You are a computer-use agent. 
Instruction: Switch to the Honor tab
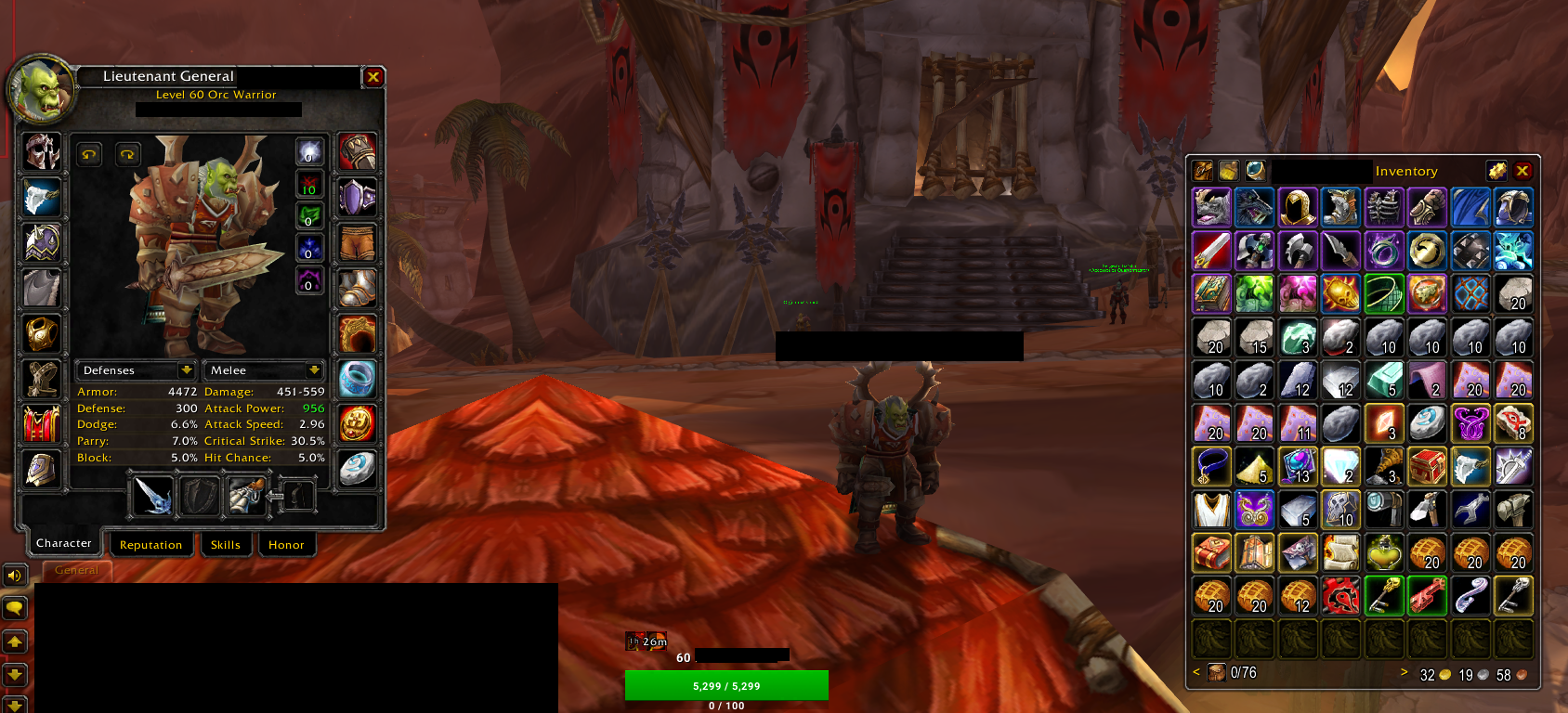click(287, 545)
